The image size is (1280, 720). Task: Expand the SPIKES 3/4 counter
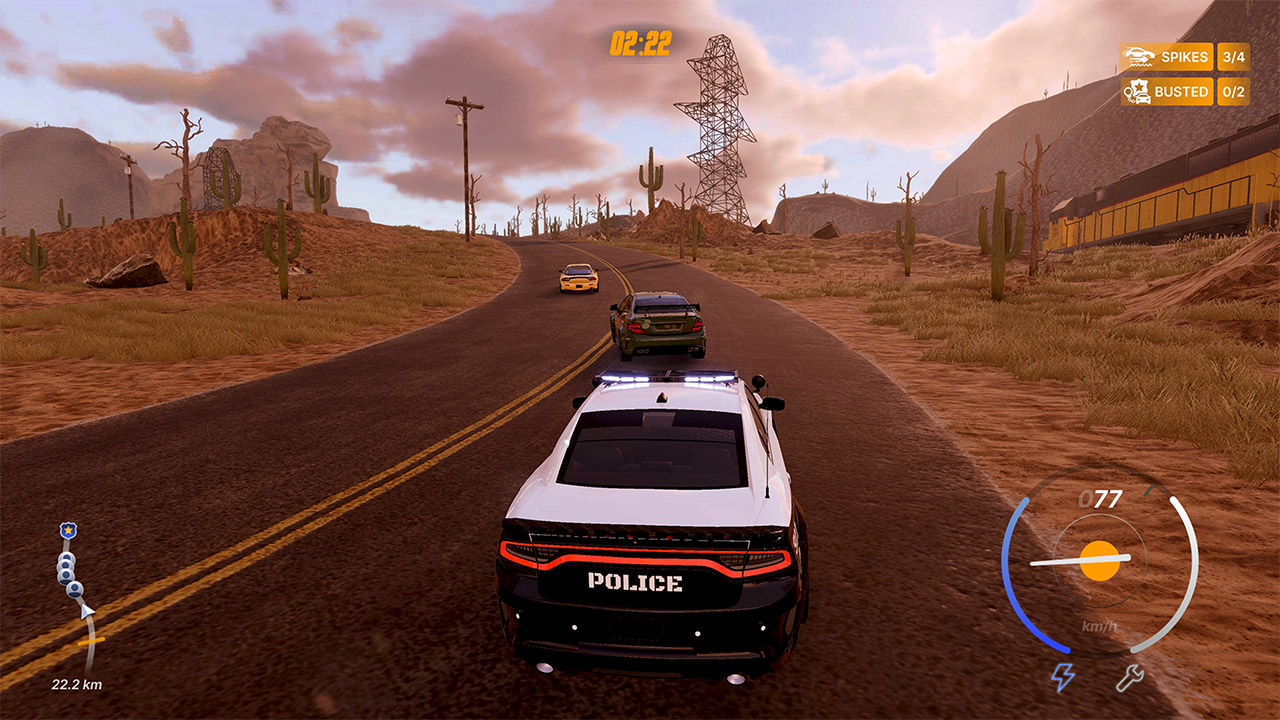coord(1233,57)
